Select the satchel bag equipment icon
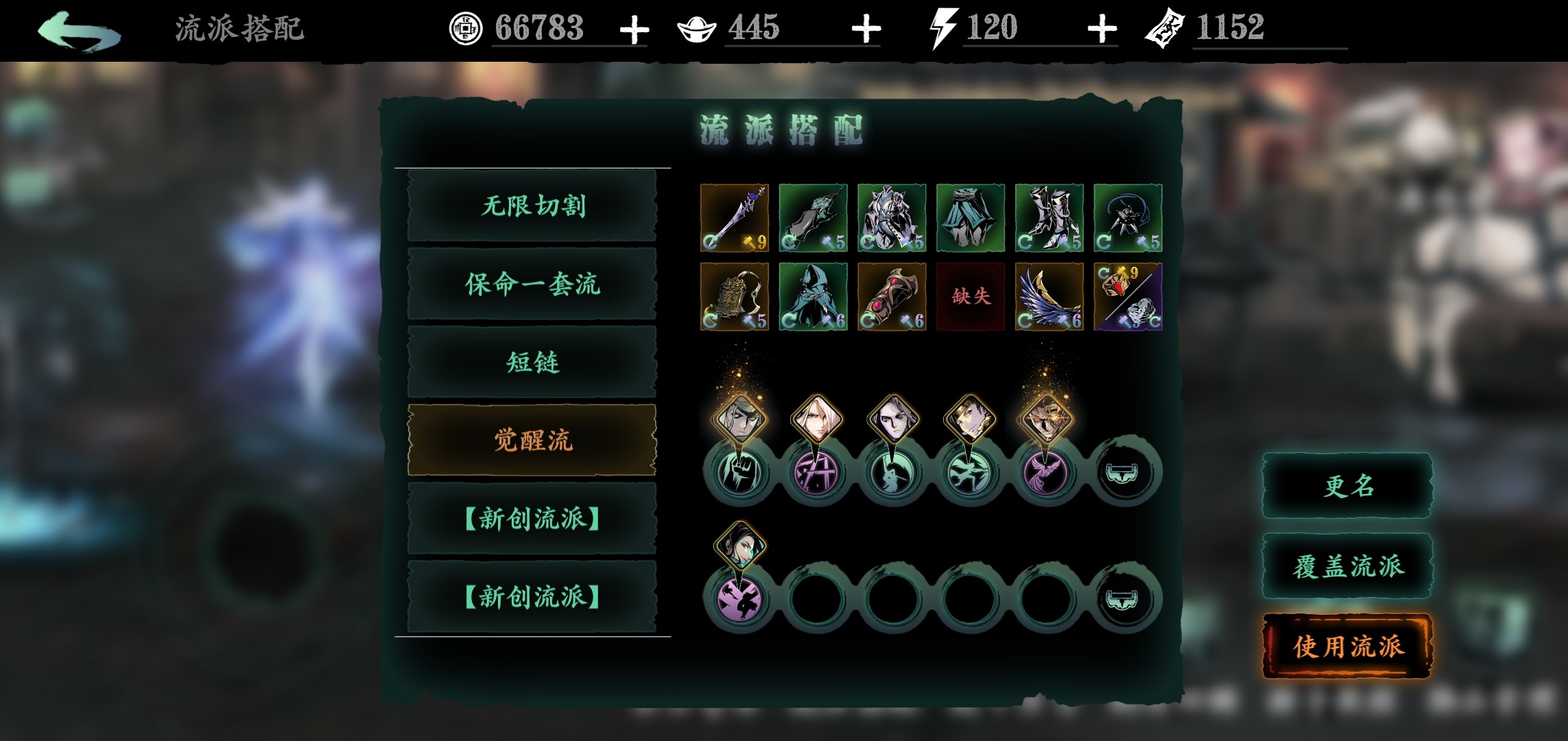The image size is (1568, 741). coord(734,296)
